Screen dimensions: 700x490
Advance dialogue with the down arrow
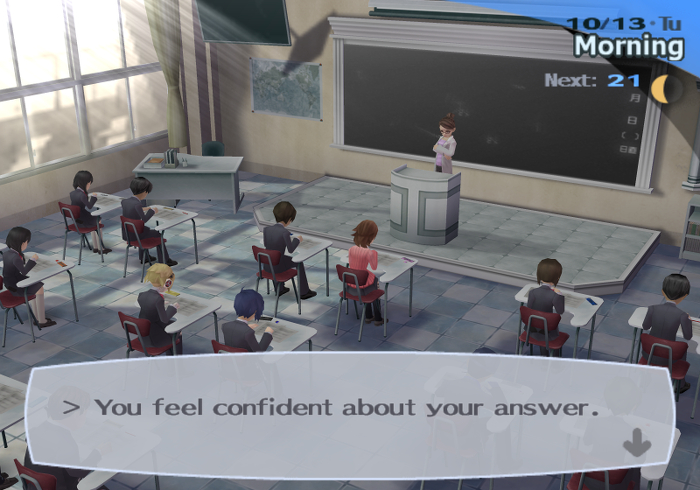coord(636,443)
